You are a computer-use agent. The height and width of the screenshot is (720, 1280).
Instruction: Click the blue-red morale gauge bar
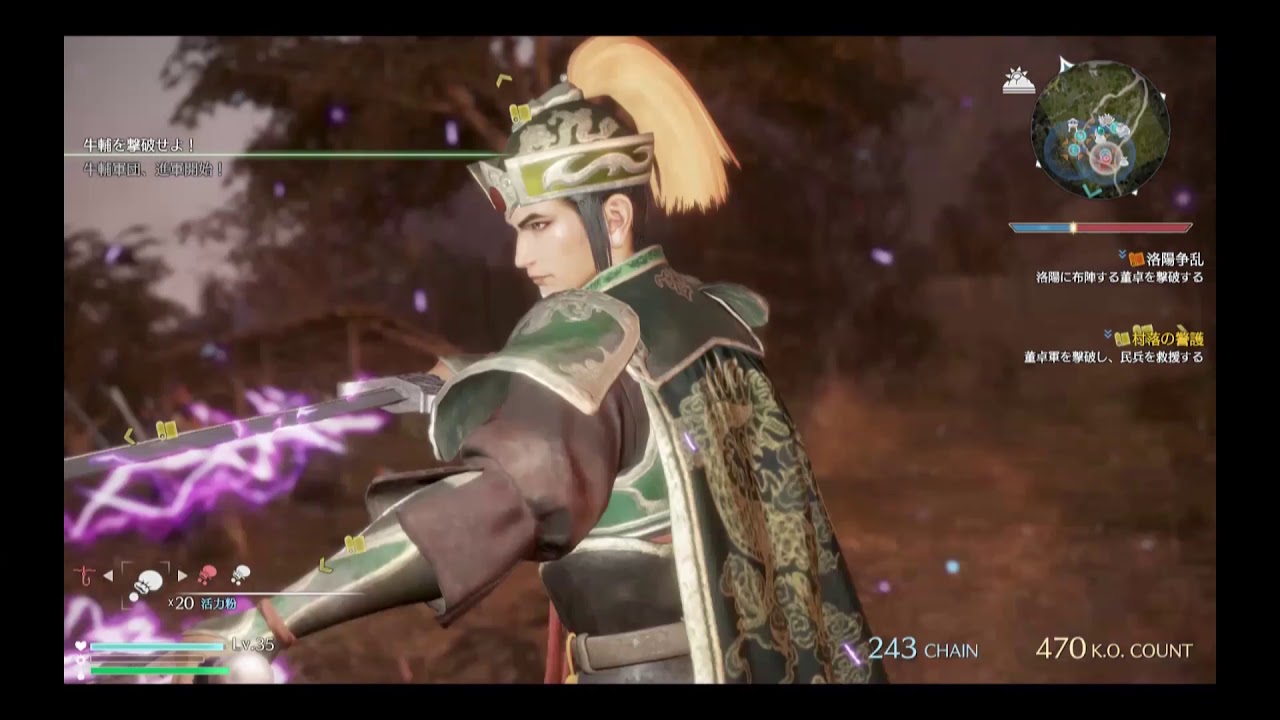coord(1100,227)
